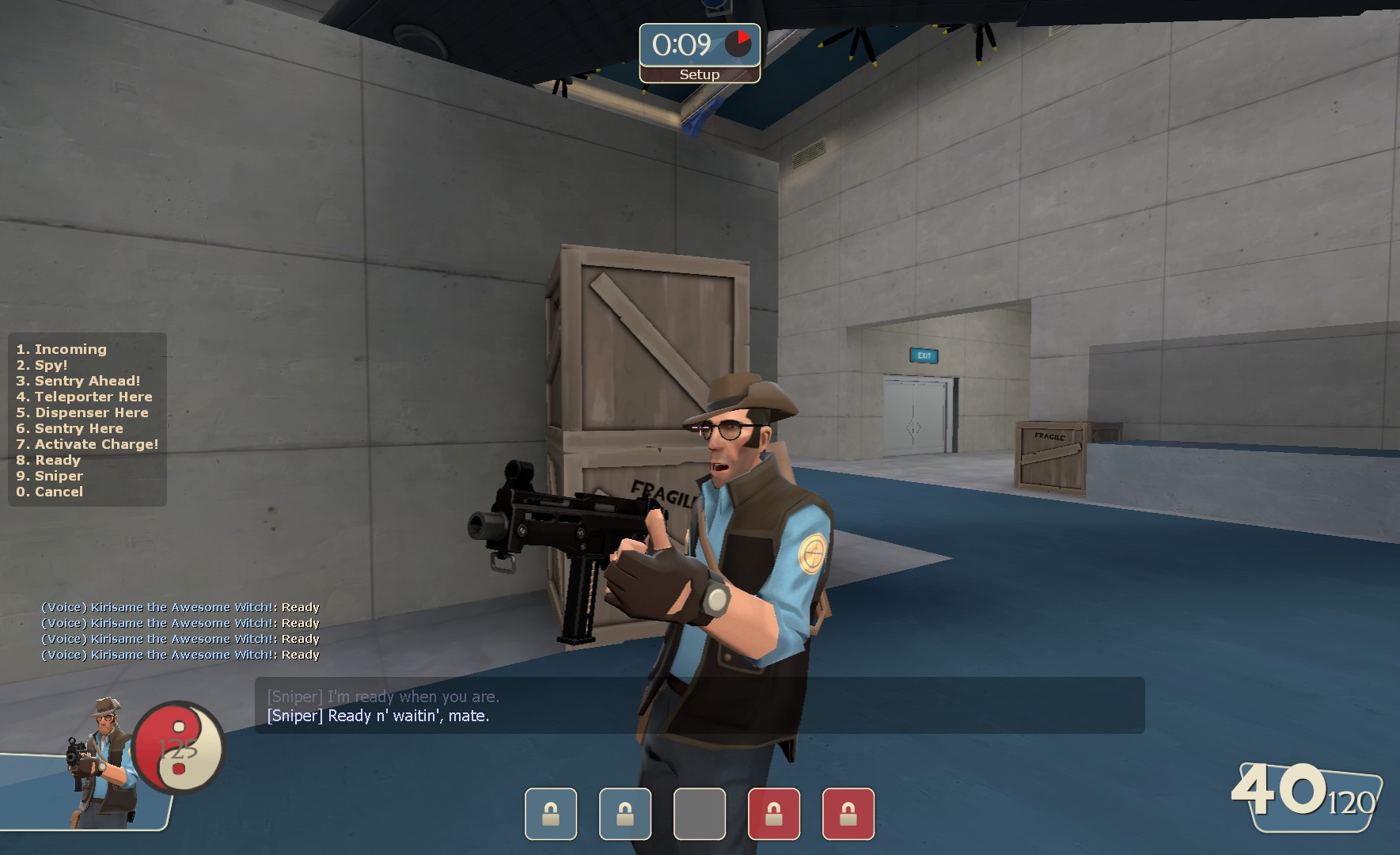Toggle the second blue lock ready indicator

point(624,815)
